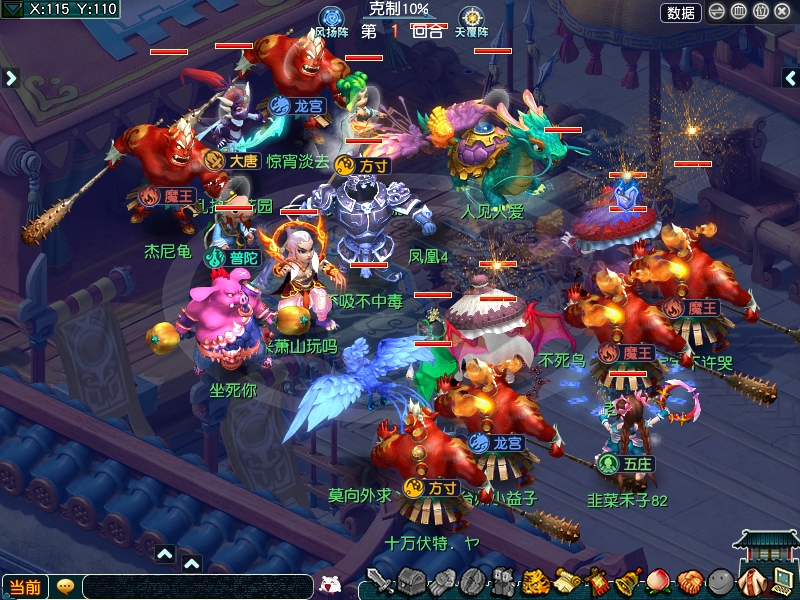The image size is (800, 600).
Task: Expand the left edge side panel arrow
Action: (x=11, y=77)
